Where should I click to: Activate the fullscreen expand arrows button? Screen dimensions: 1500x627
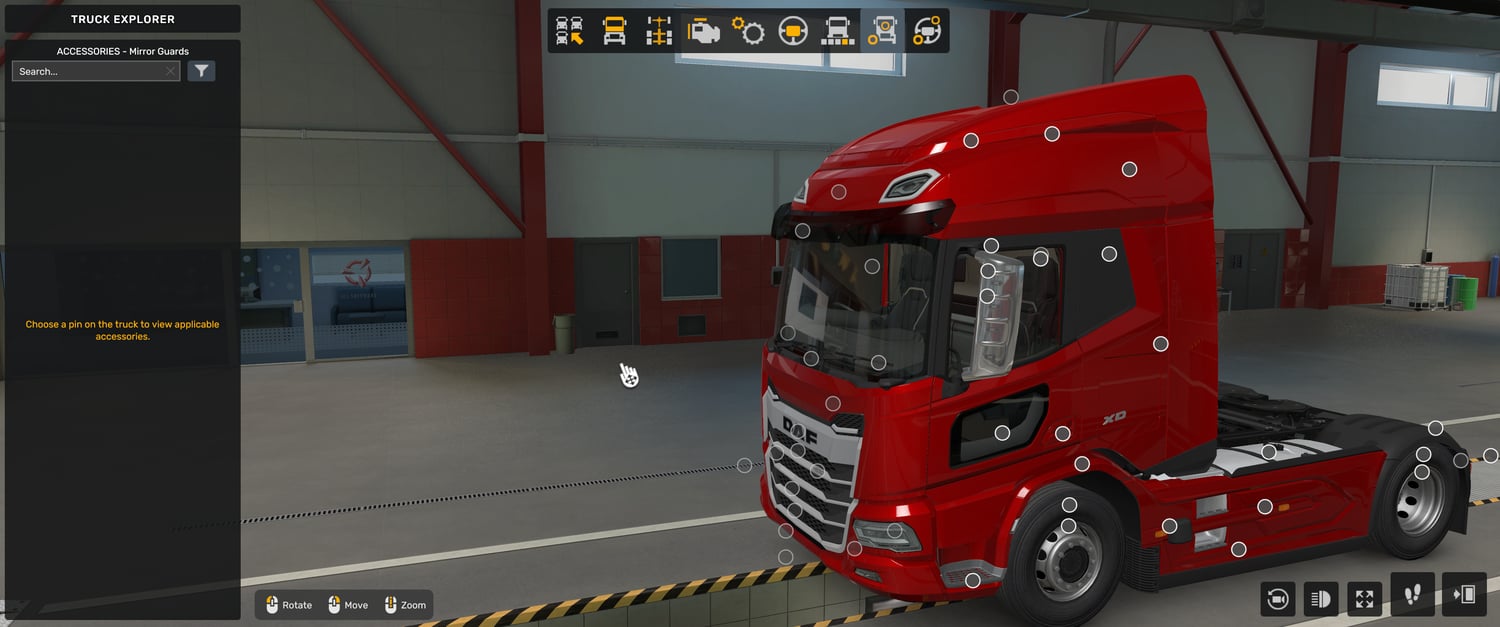pyautogui.click(x=1365, y=599)
